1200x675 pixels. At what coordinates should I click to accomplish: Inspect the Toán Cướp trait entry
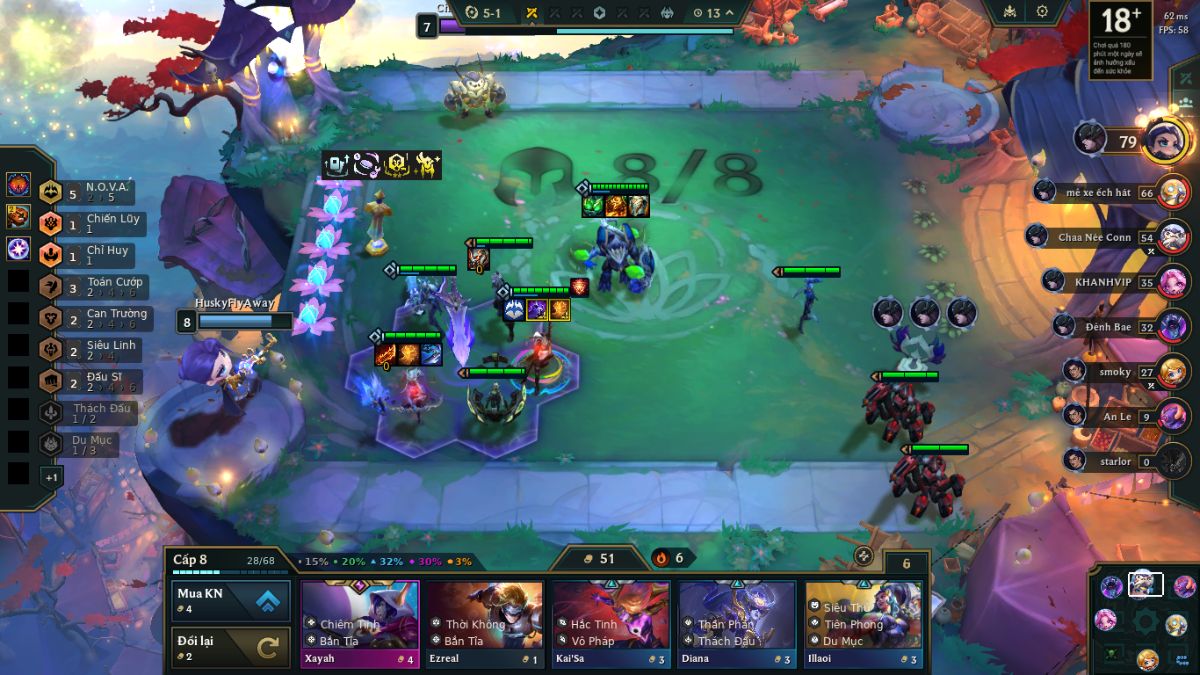100,287
